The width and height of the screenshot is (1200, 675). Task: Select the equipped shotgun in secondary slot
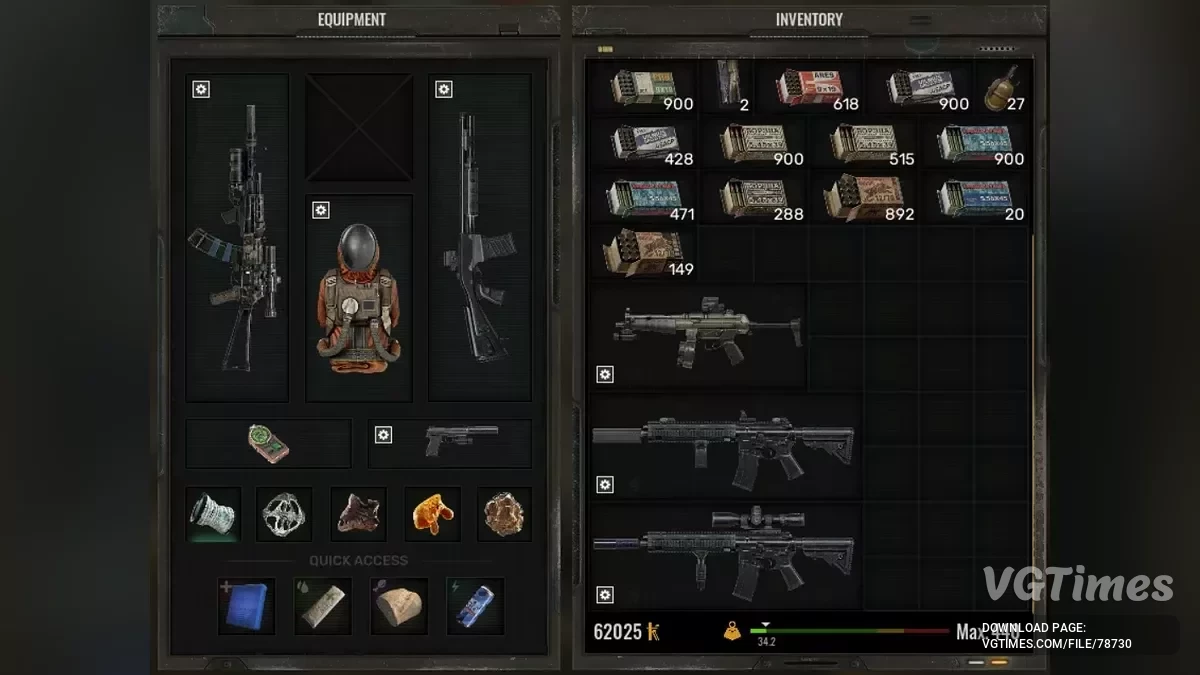tap(479, 240)
